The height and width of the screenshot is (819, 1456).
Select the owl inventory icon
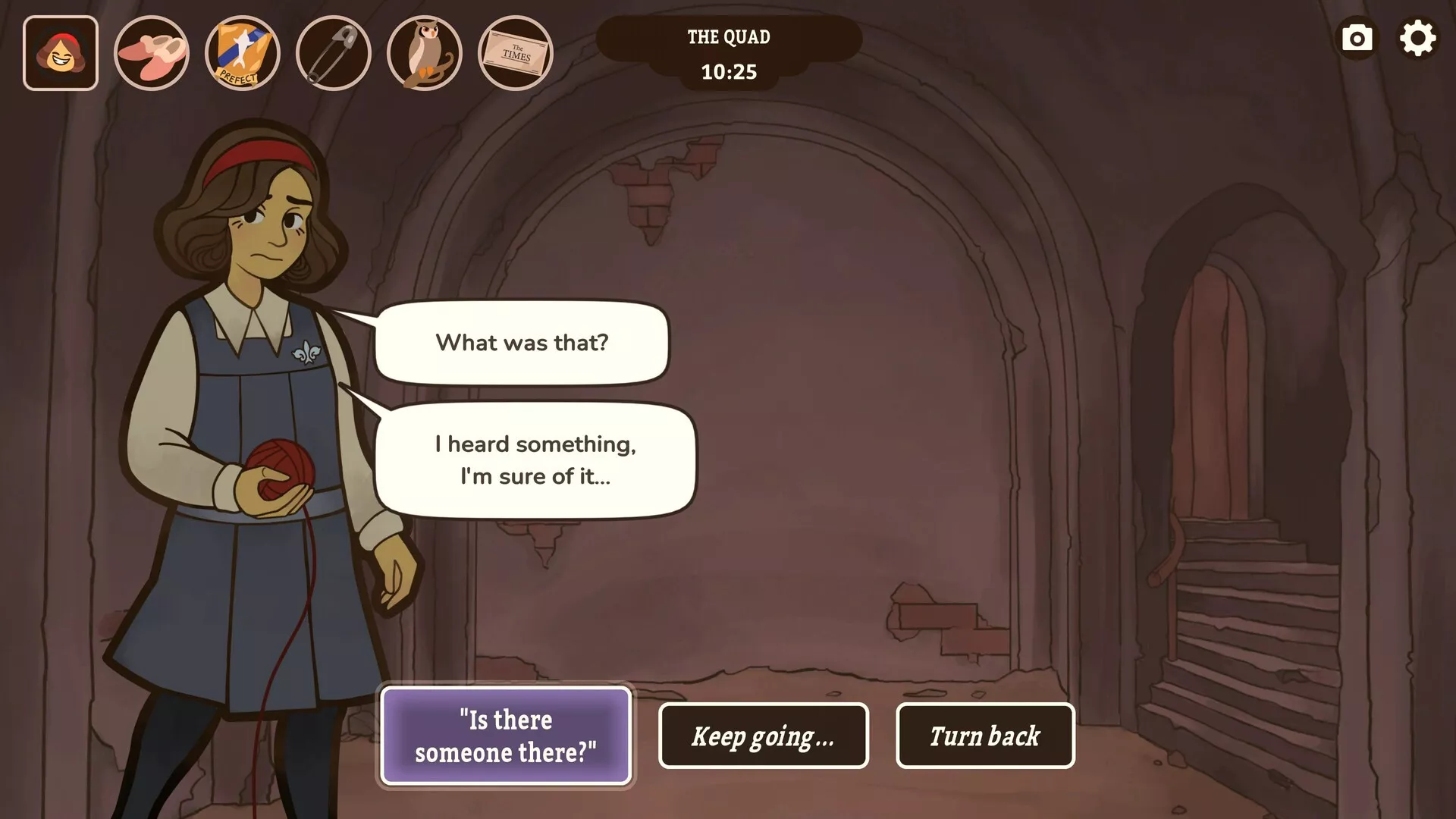(x=425, y=53)
